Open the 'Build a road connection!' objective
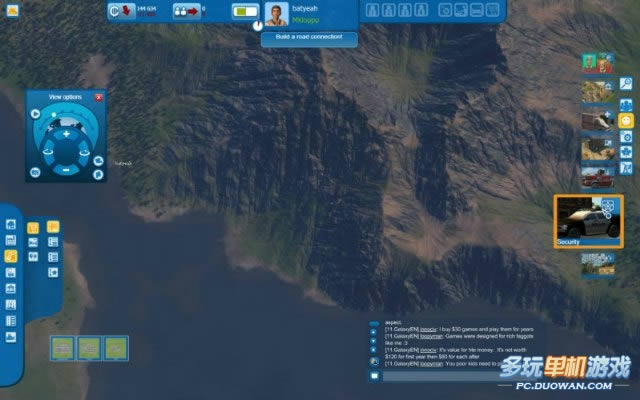640x400 pixels. point(309,37)
